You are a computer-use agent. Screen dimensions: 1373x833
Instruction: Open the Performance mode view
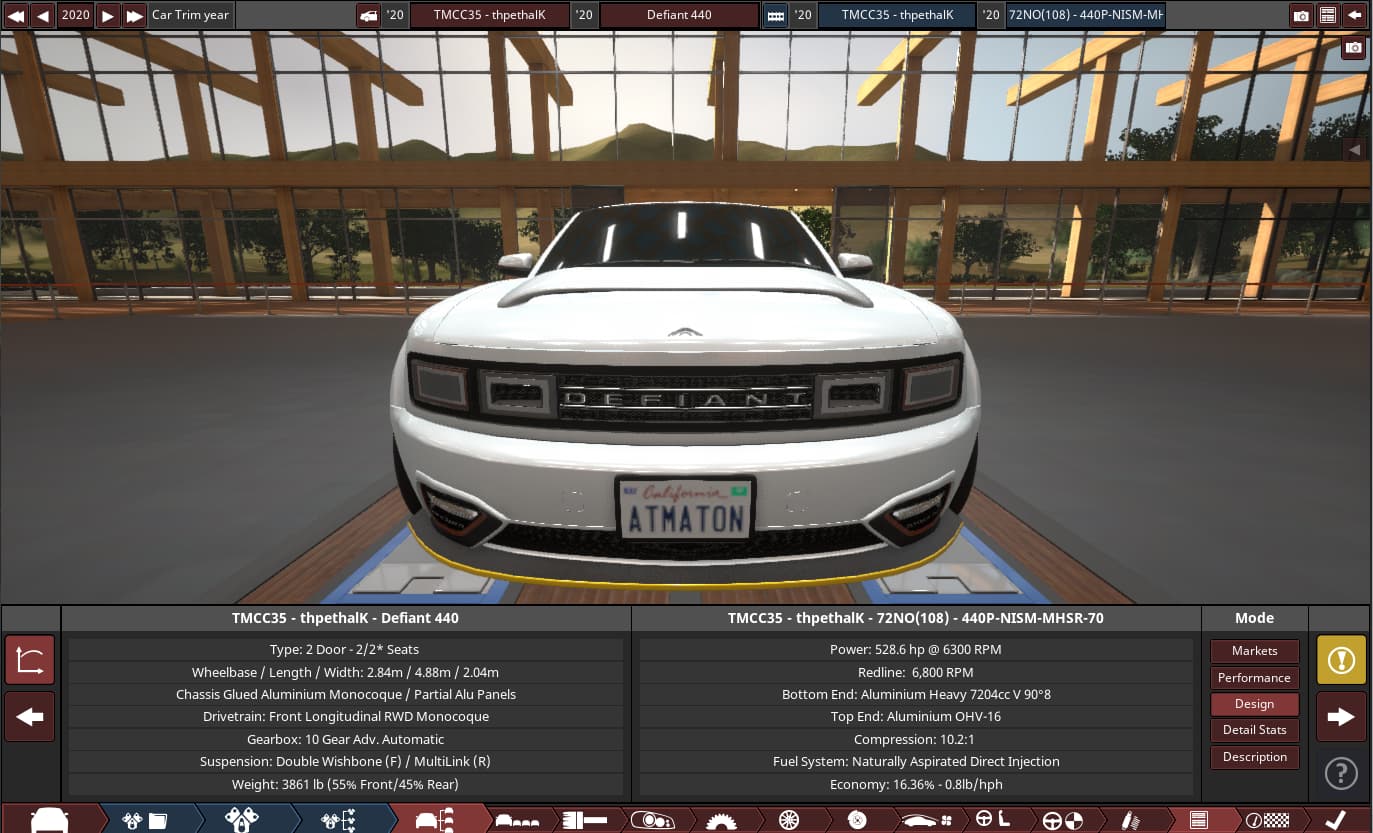(1254, 677)
